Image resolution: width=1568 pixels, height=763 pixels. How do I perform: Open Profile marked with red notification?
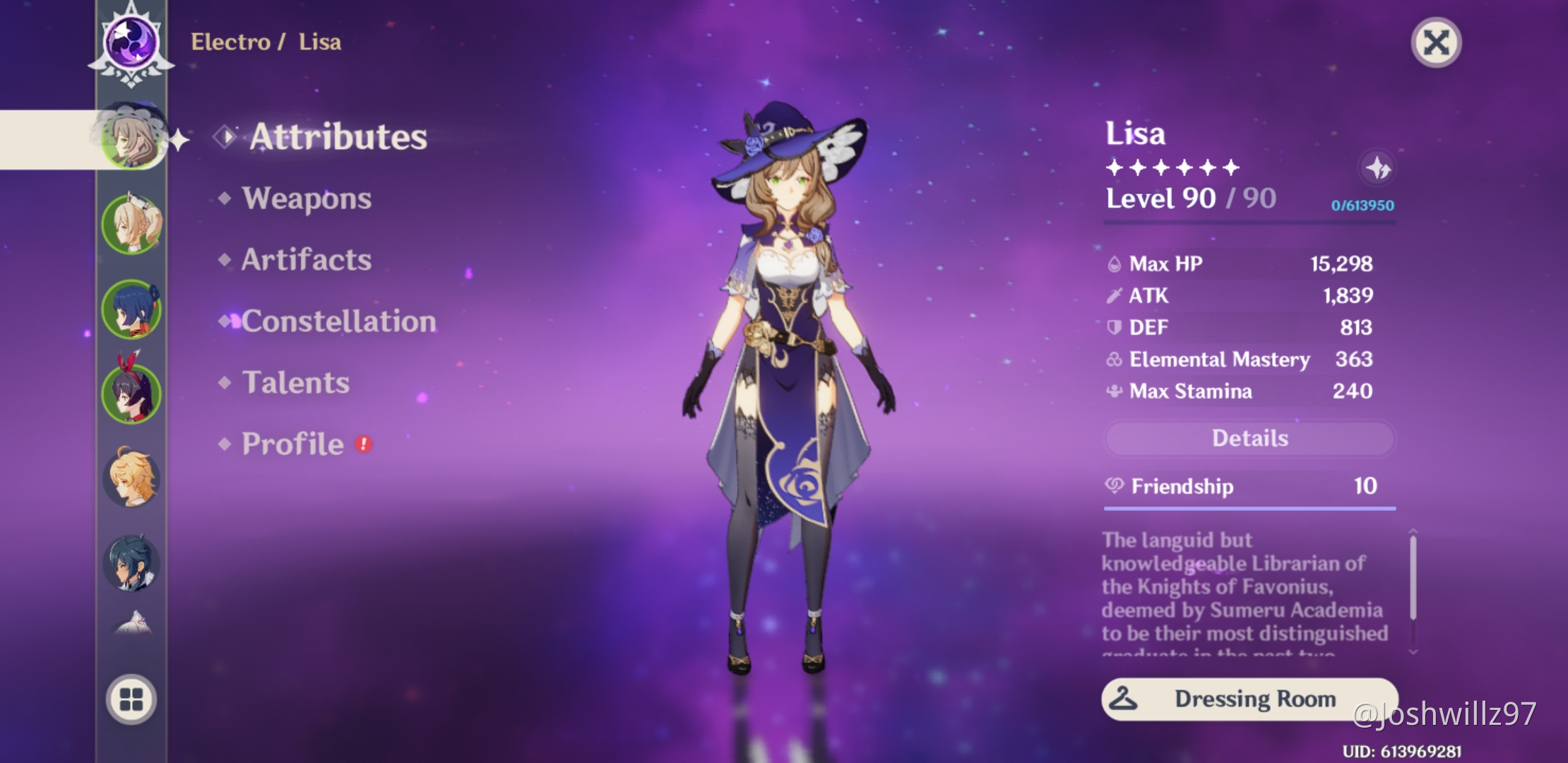[292, 443]
